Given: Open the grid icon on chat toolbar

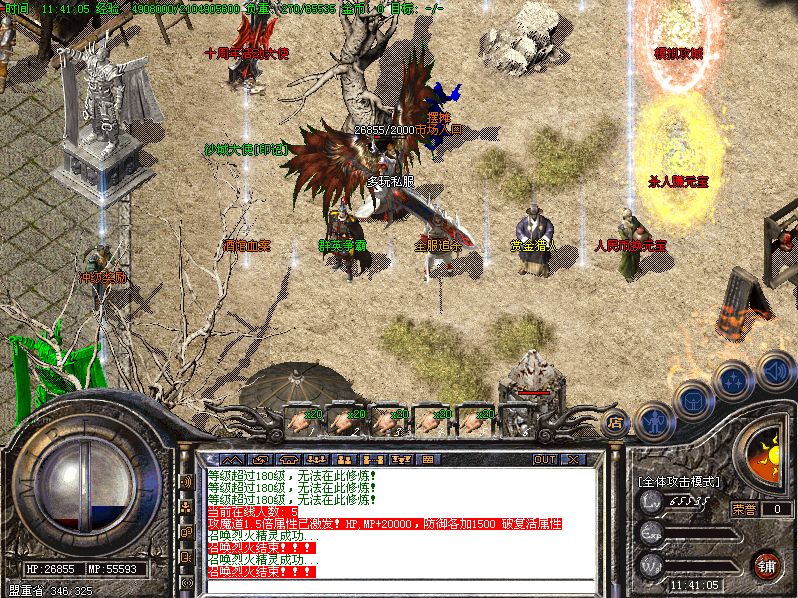Looking at the screenshot, I should [x=428, y=459].
